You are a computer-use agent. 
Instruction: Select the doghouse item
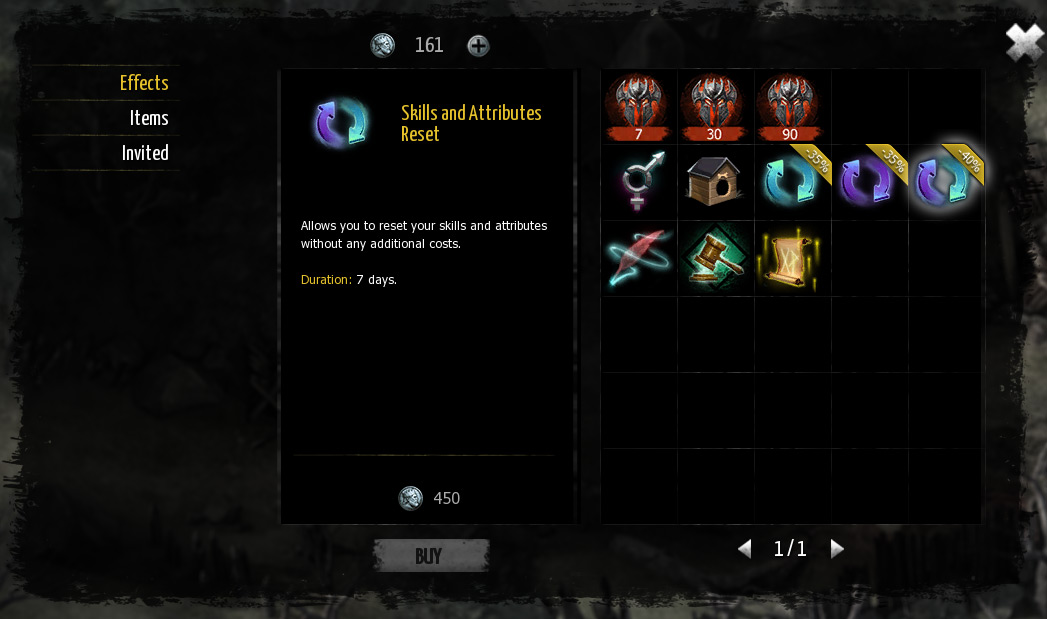714,182
